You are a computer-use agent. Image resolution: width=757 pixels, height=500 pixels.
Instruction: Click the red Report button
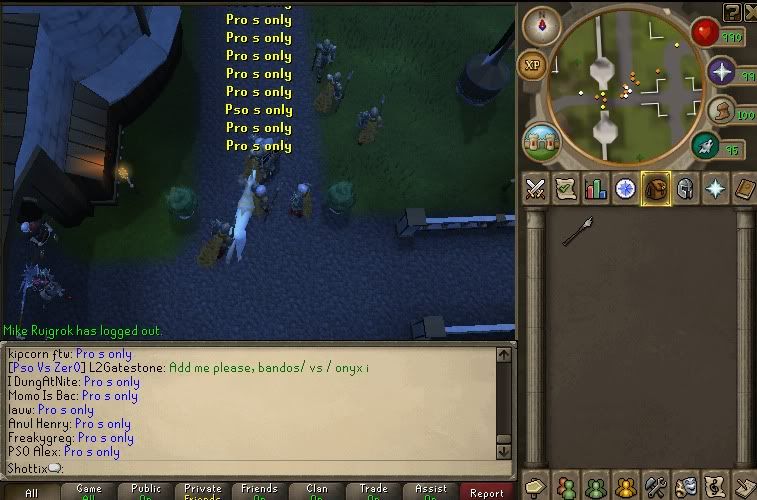point(487,492)
